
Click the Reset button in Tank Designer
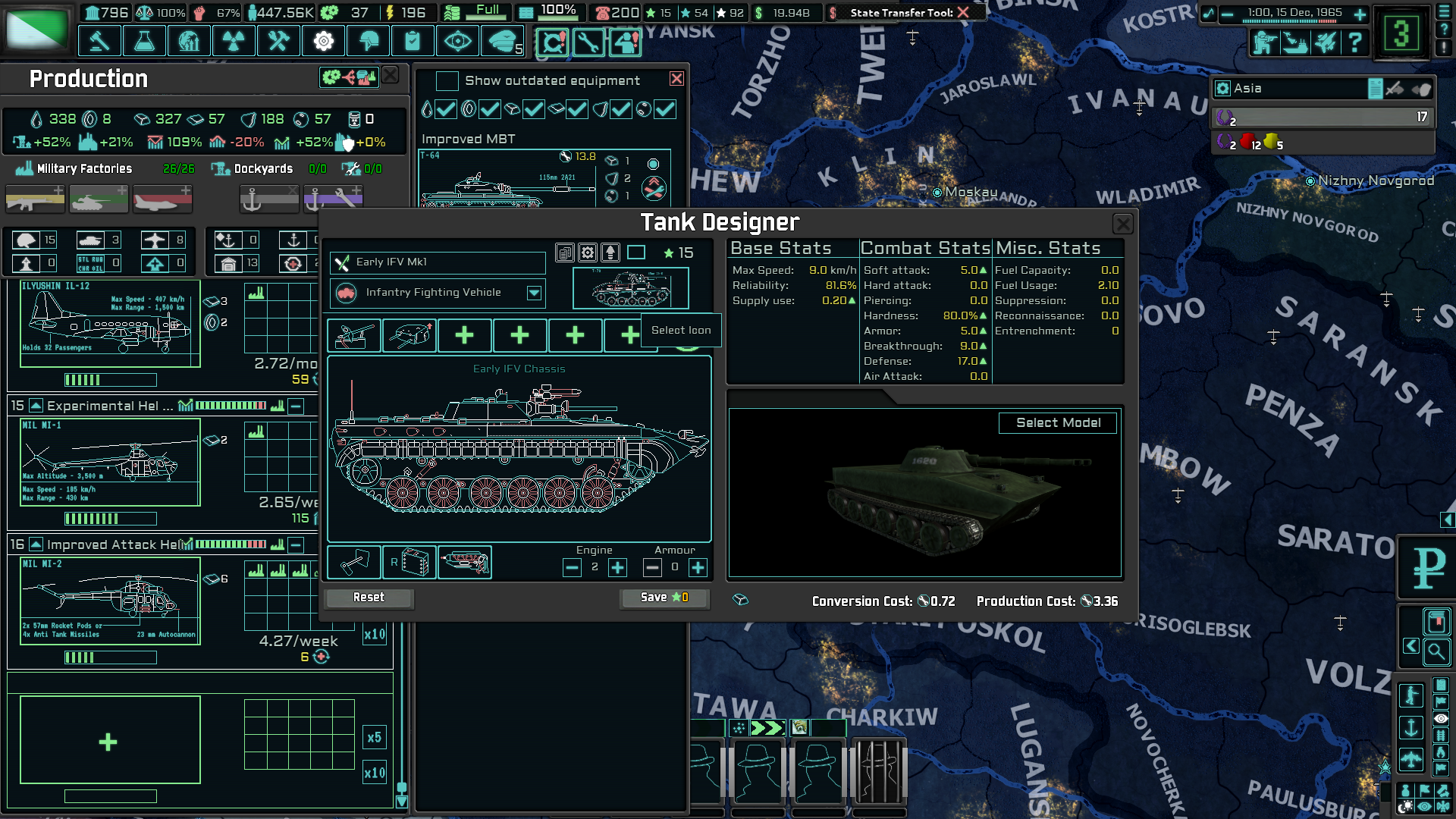point(368,598)
